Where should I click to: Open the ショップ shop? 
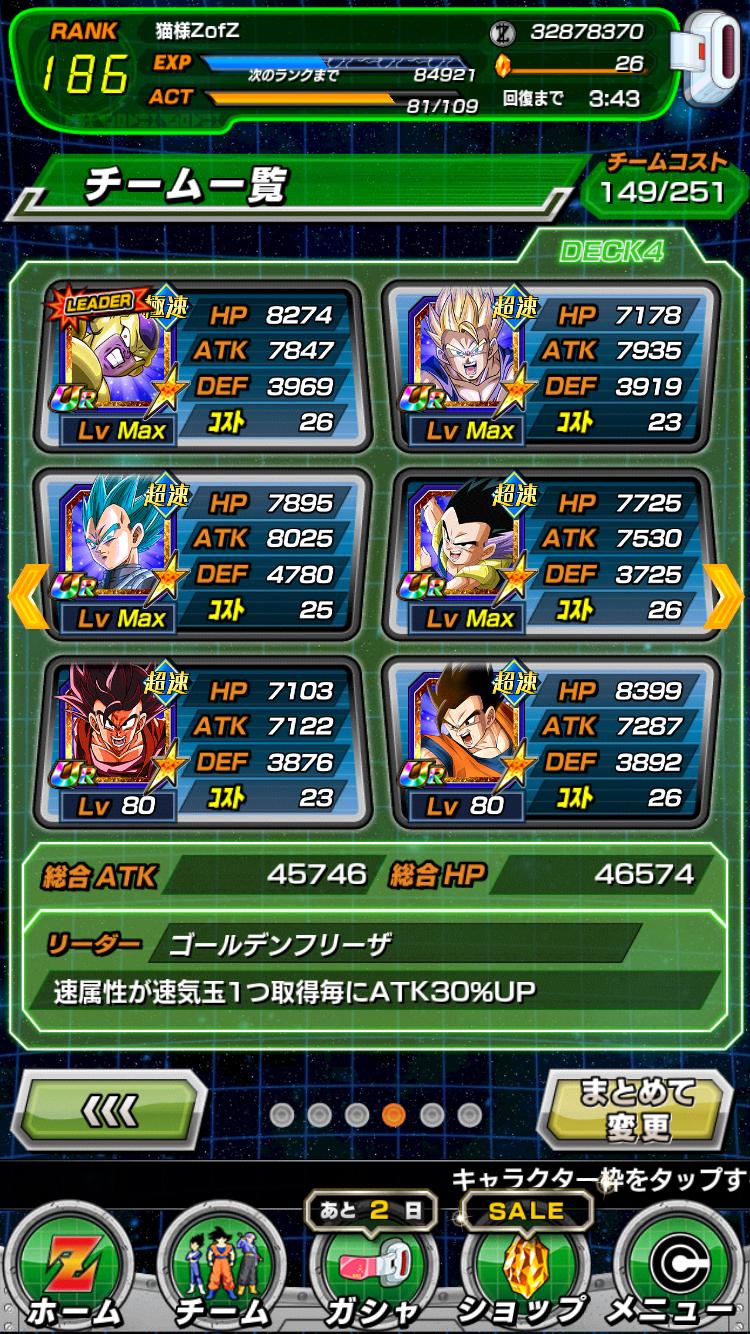coord(524,1270)
